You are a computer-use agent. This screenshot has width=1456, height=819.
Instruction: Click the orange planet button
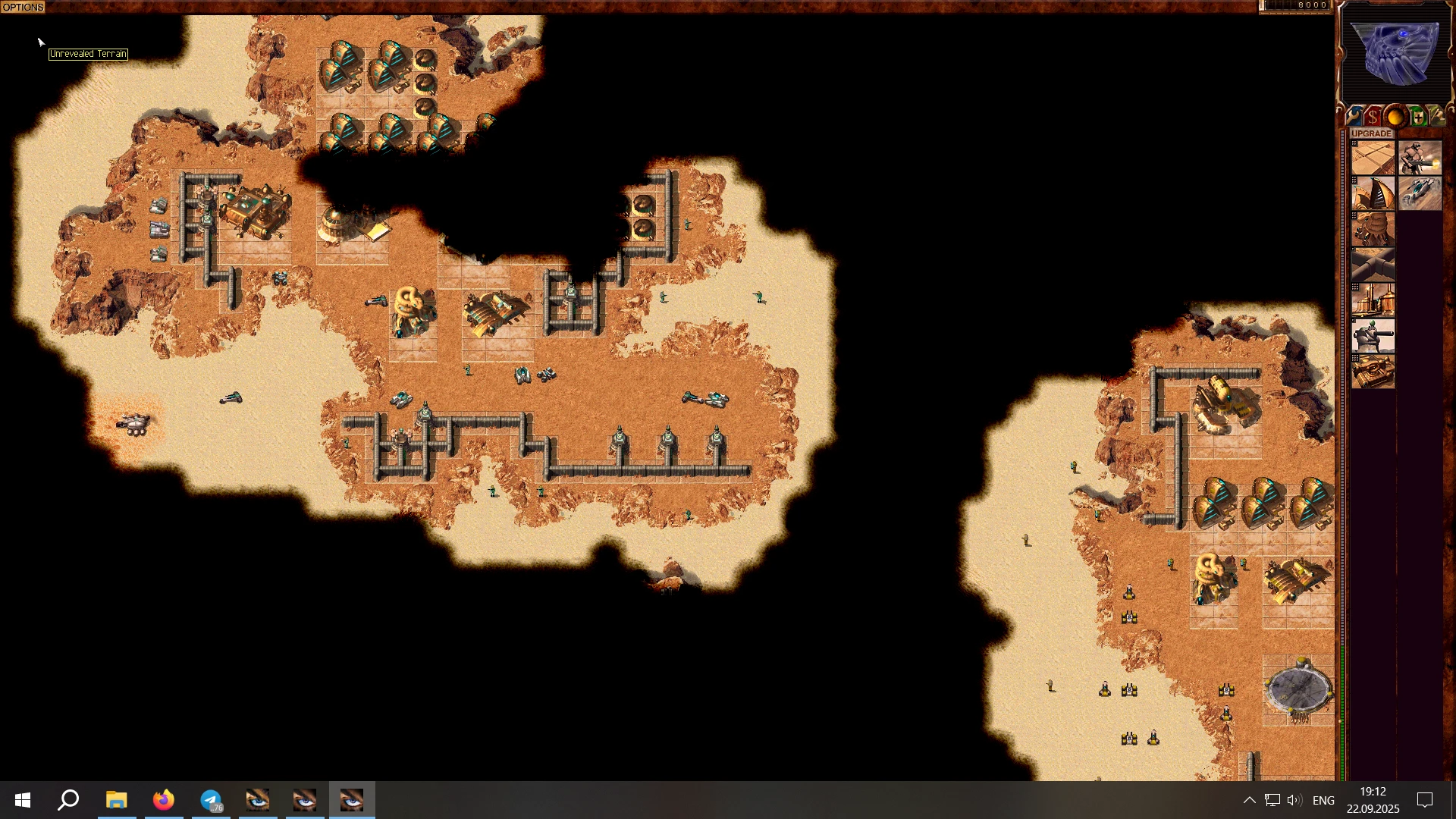pos(1395,118)
